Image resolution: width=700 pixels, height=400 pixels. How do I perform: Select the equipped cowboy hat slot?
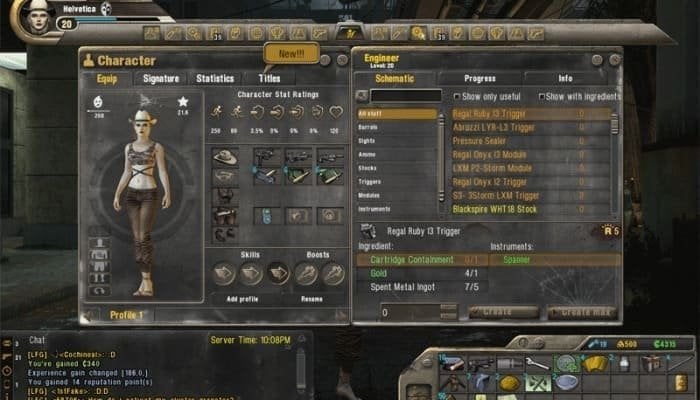pos(225,157)
